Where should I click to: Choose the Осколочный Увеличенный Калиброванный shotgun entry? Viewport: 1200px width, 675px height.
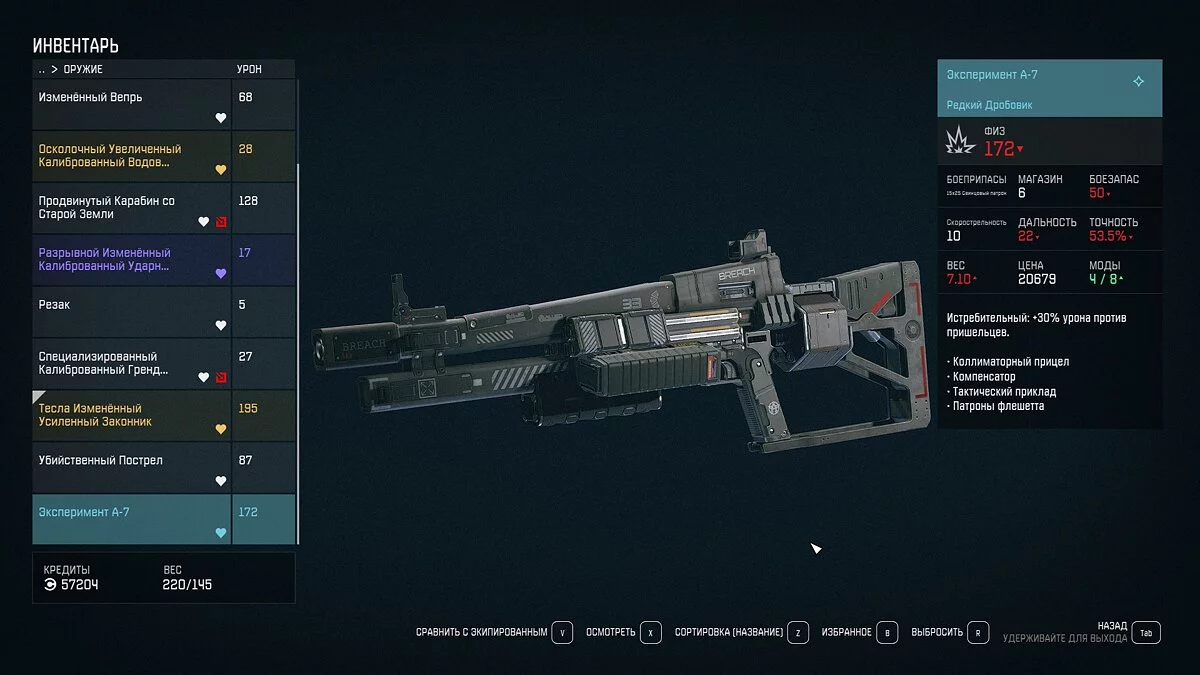(132, 156)
